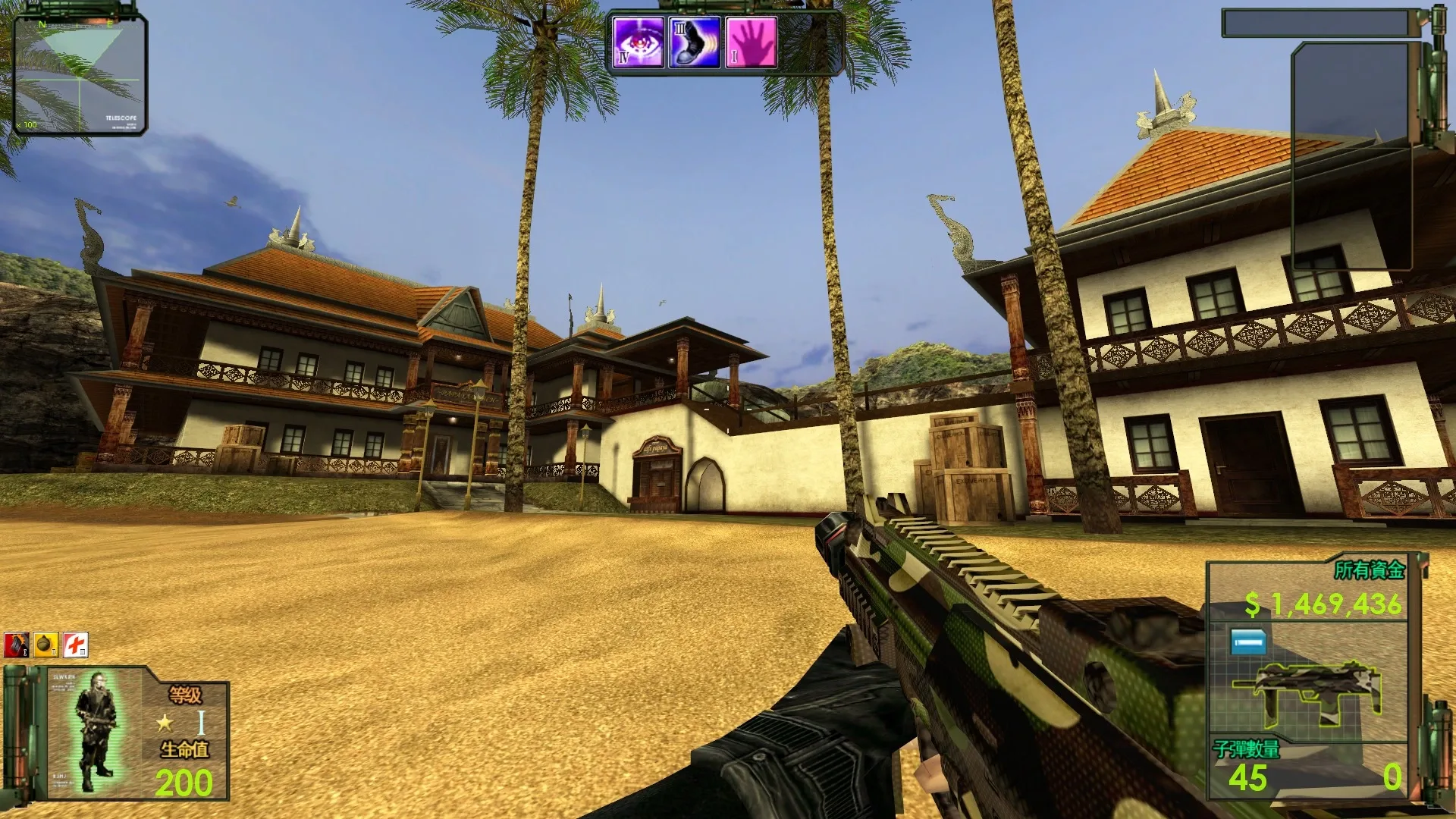Click the x100 zoom scale under the minimap
Viewport: 1456px width, 819px height.
click(x=27, y=124)
